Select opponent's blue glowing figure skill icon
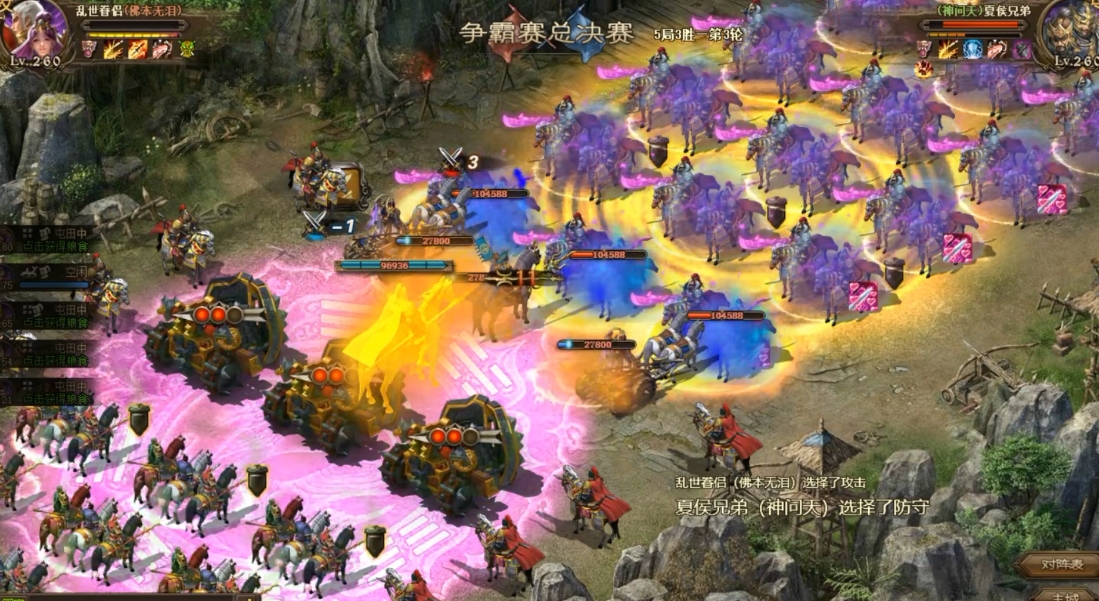 coord(972,49)
